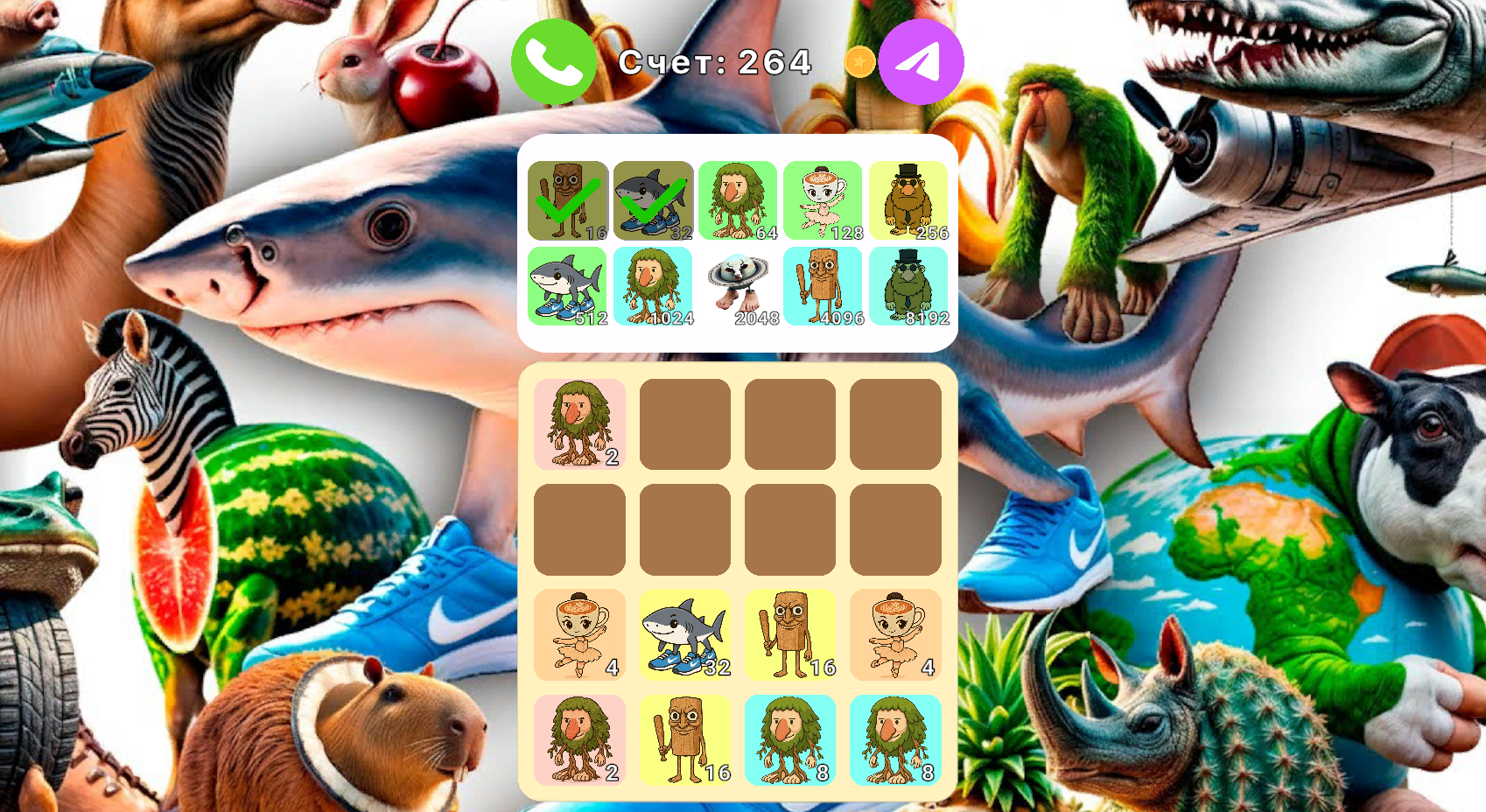This screenshot has width=1486, height=812.
Task: Click the score display showing 264
Action: 714,62
